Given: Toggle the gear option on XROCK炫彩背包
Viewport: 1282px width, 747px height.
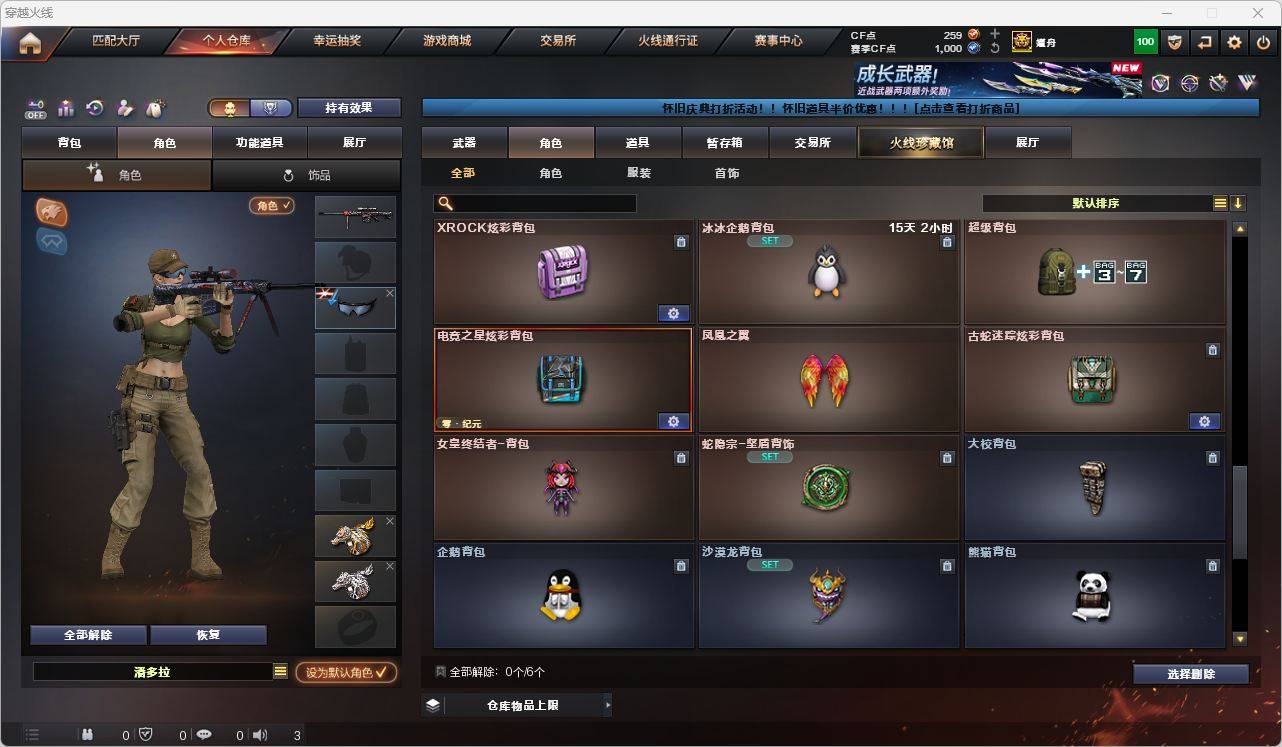Looking at the screenshot, I should click(673, 313).
